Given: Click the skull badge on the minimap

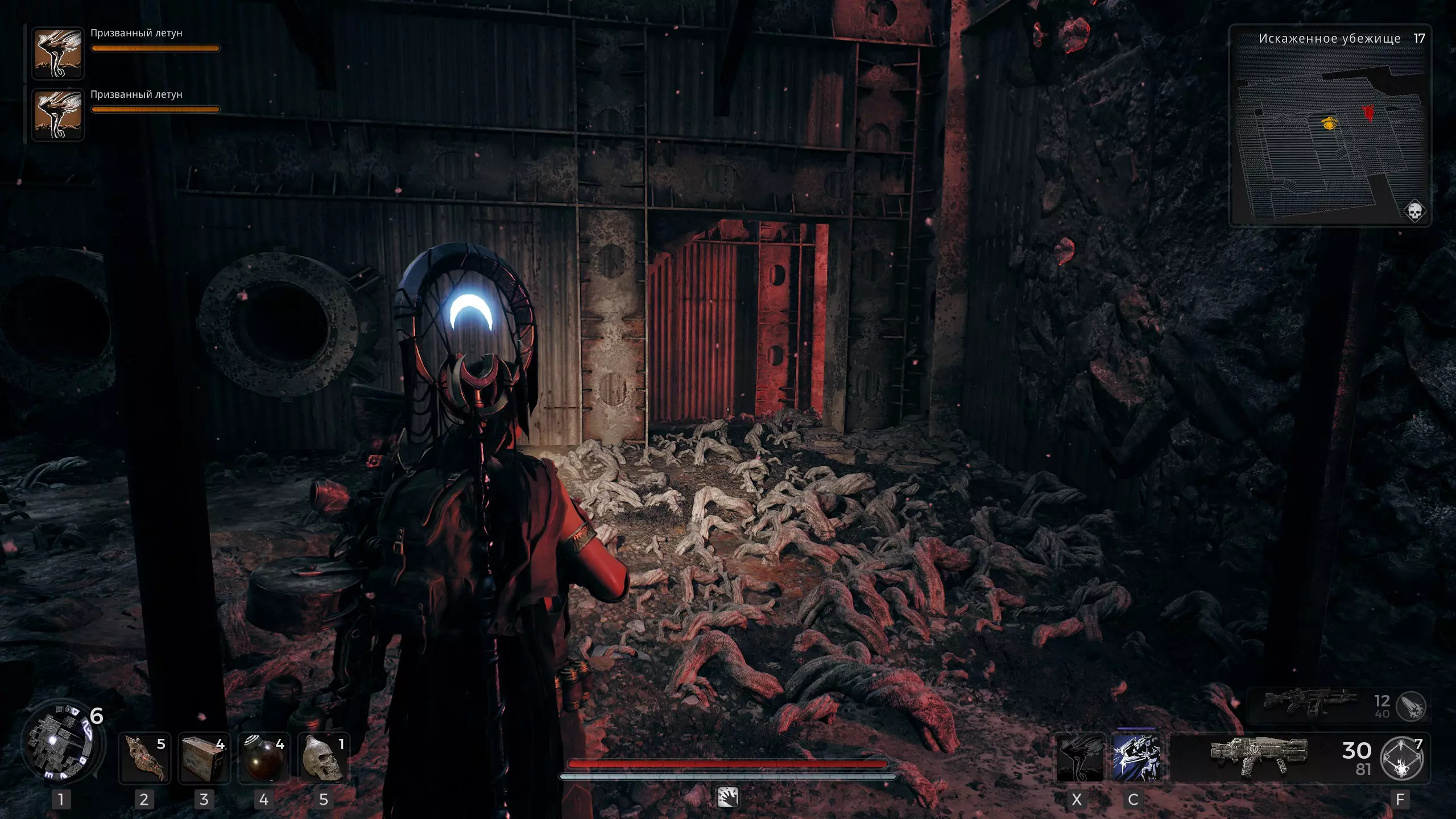Looking at the screenshot, I should [x=1414, y=212].
